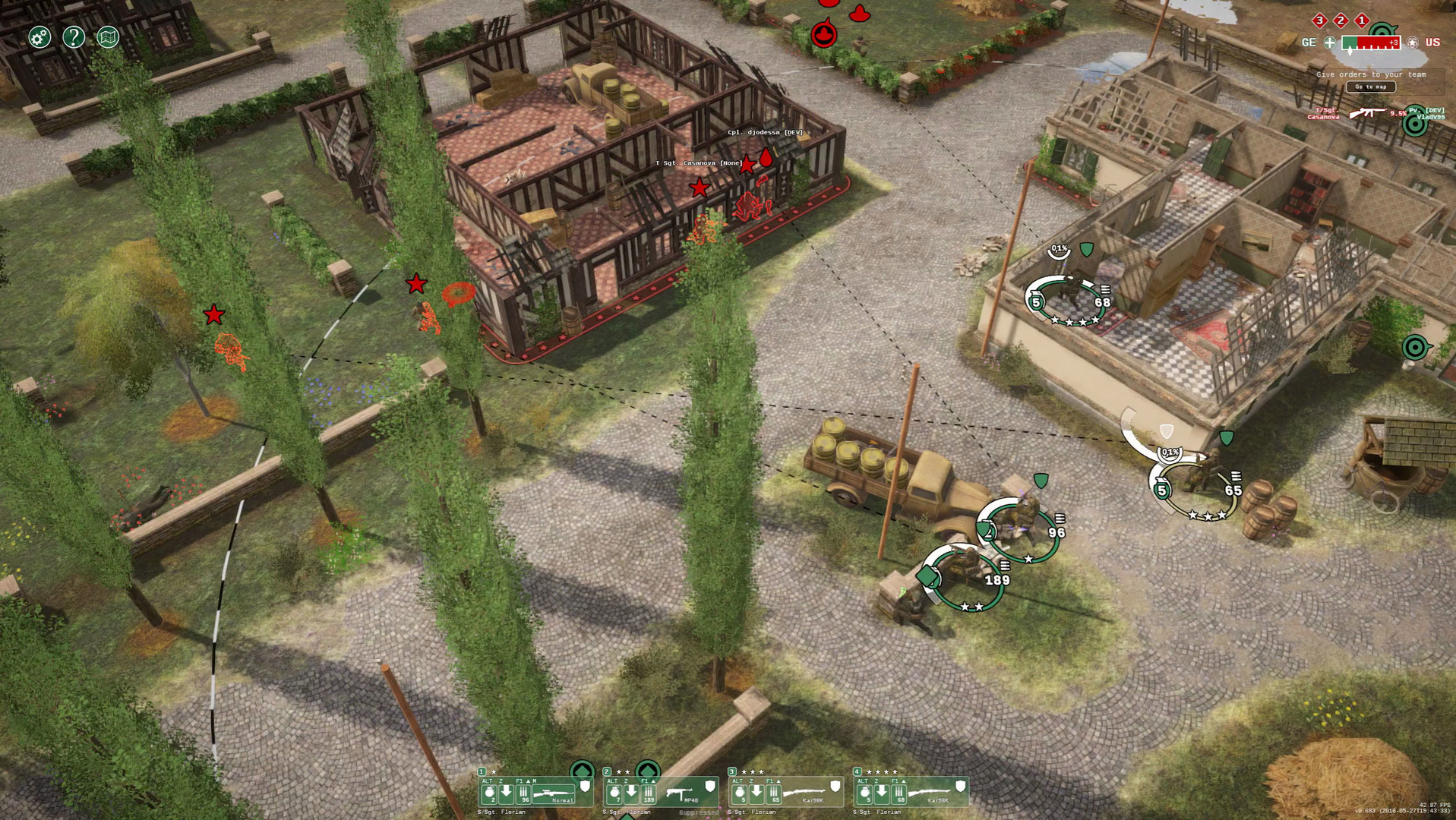The height and width of the screenshot is (820, 1456).
Task: Expand the F1 arrow in squad 1 panel
Action: coord(527,782)
